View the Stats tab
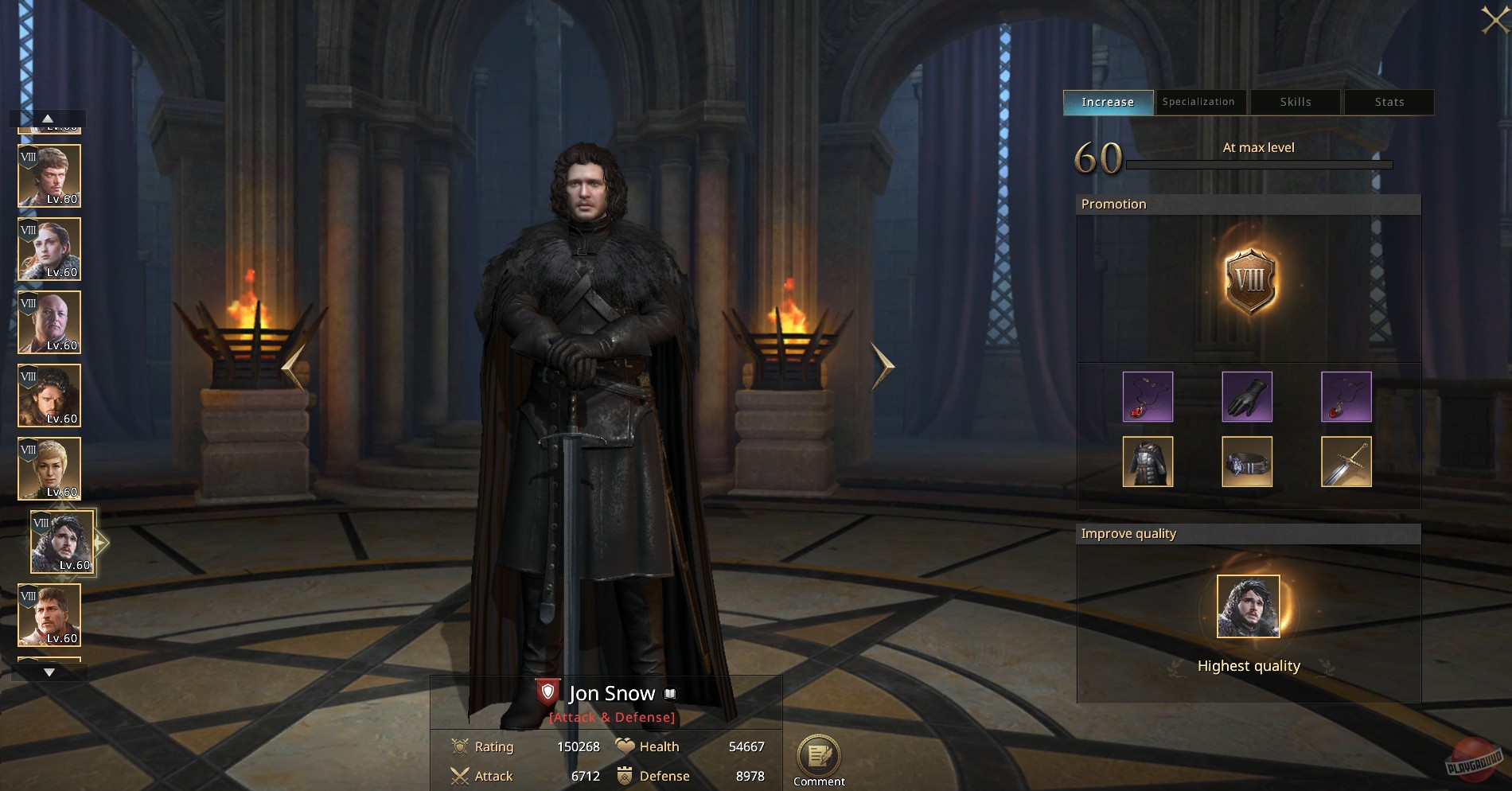 coord(1389,102)
